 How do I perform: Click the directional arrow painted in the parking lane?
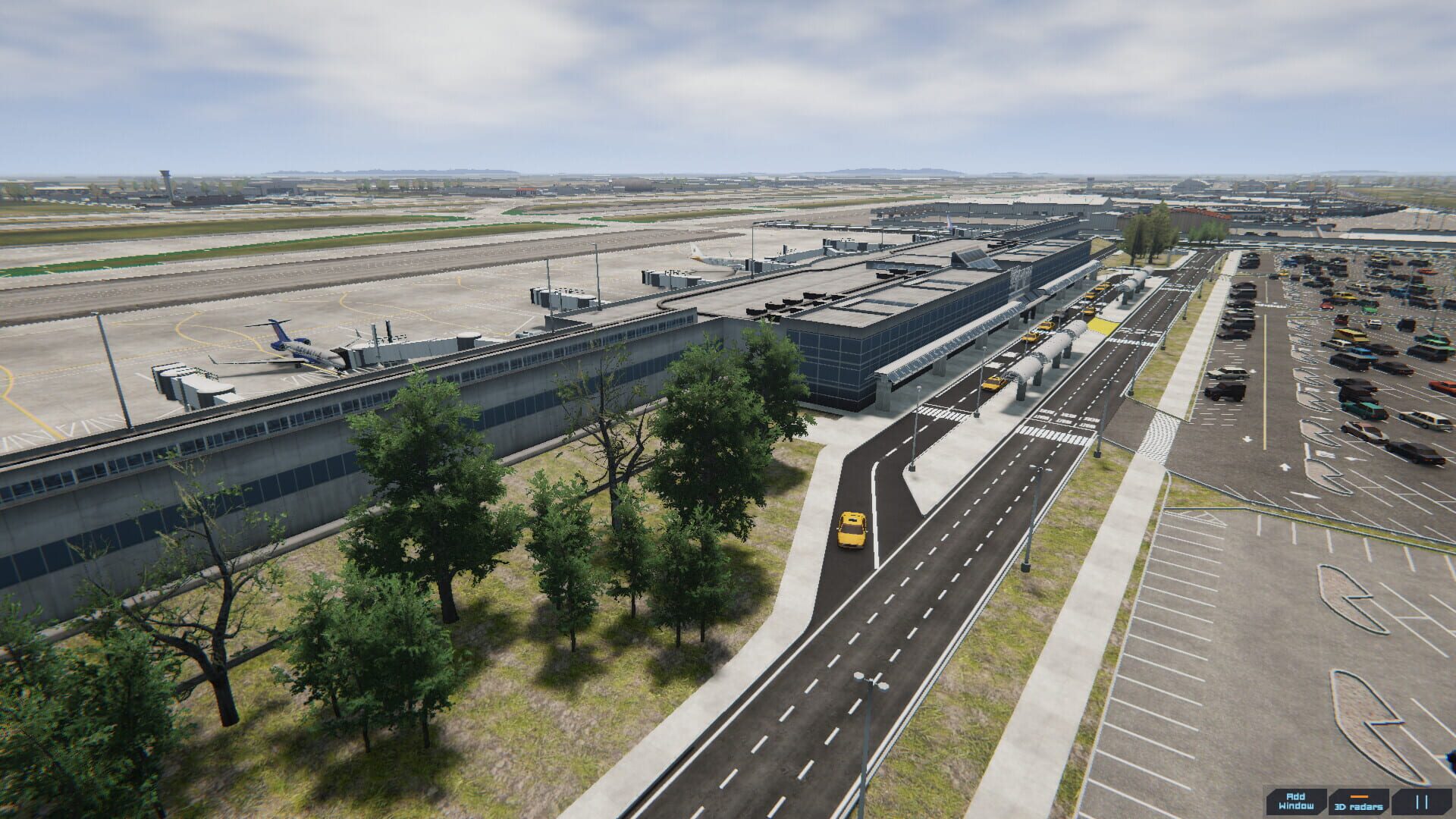click(x=1246, y=438)
